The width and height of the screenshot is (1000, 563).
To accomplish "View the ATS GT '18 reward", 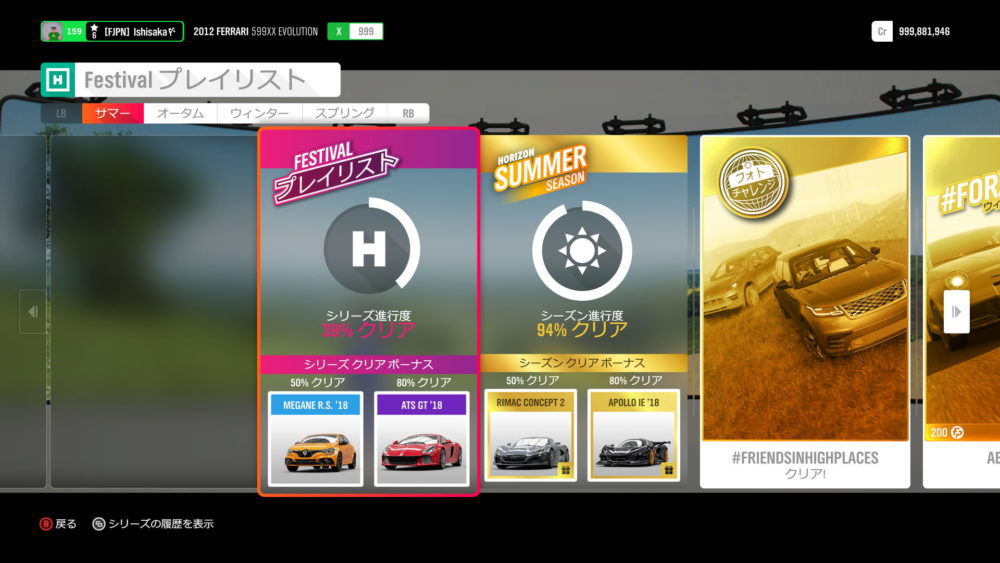I will pyautogui.click(x=421, y=438).
